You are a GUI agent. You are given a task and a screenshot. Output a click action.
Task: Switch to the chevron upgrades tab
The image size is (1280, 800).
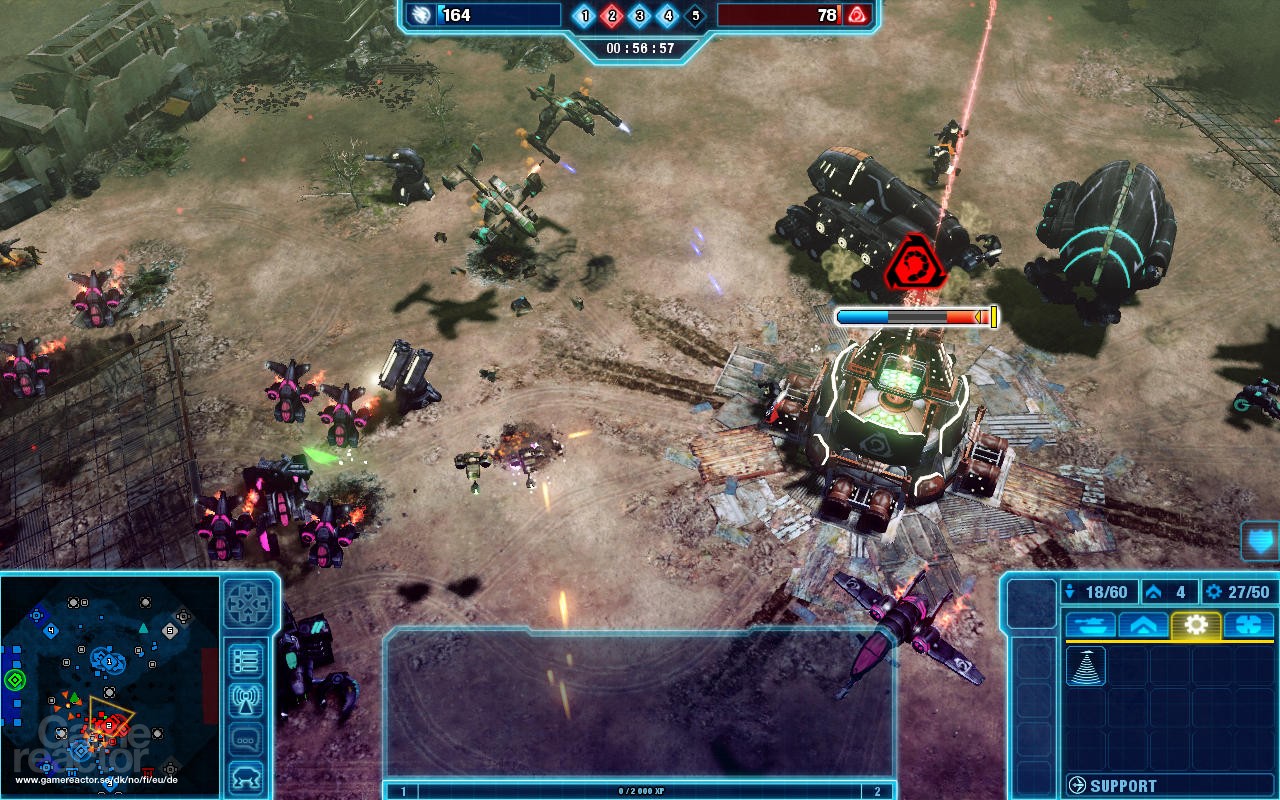1144,625
